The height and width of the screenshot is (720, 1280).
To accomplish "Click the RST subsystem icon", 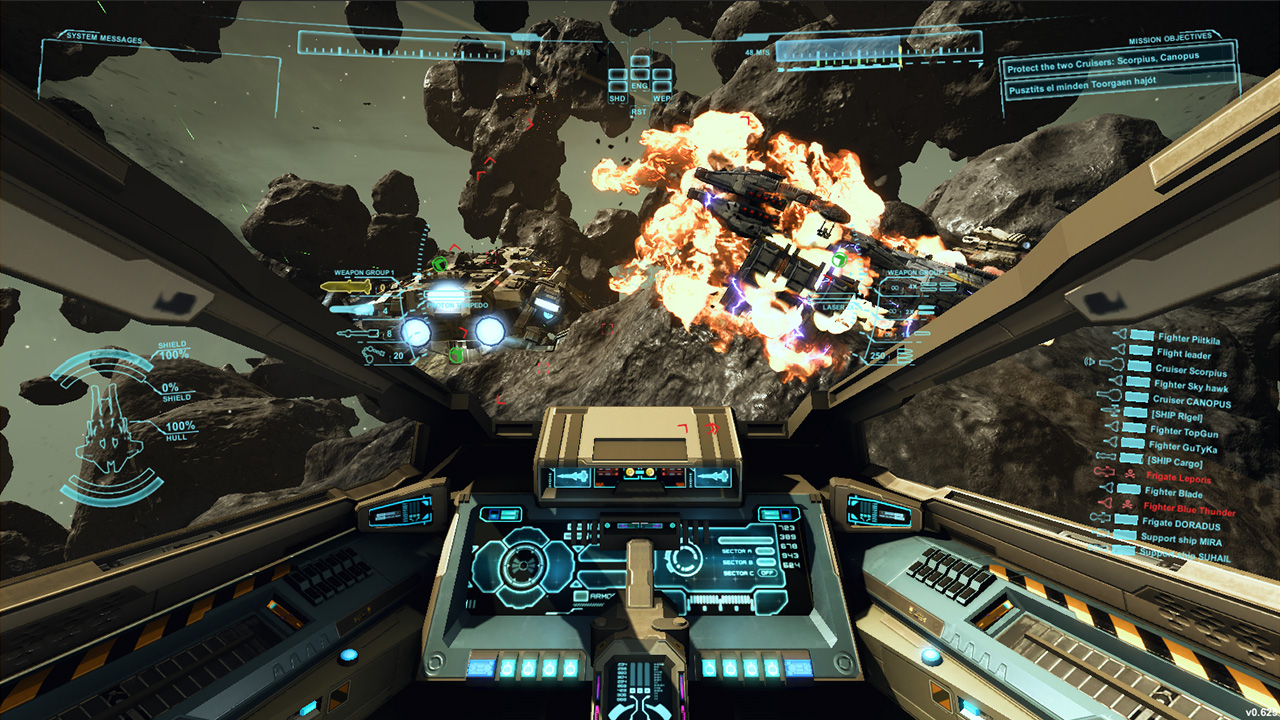I will tap(640, 111).
